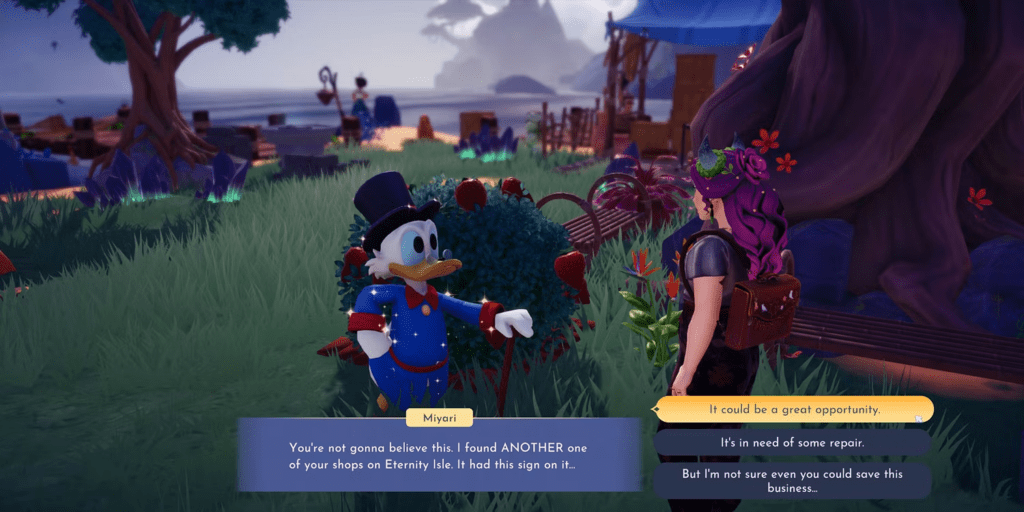
Task: Select "It's in need of some repair." option
Action: tap(793, 442)
